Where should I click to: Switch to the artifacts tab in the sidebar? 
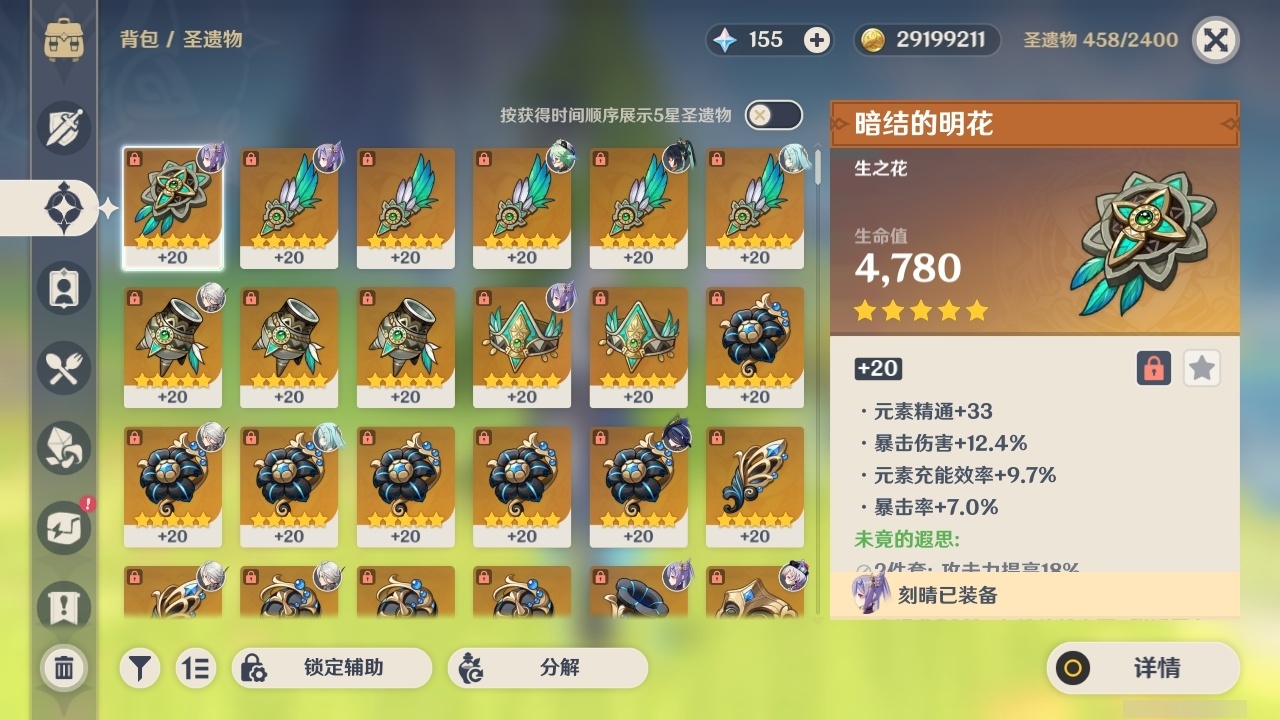pos(63,207)
